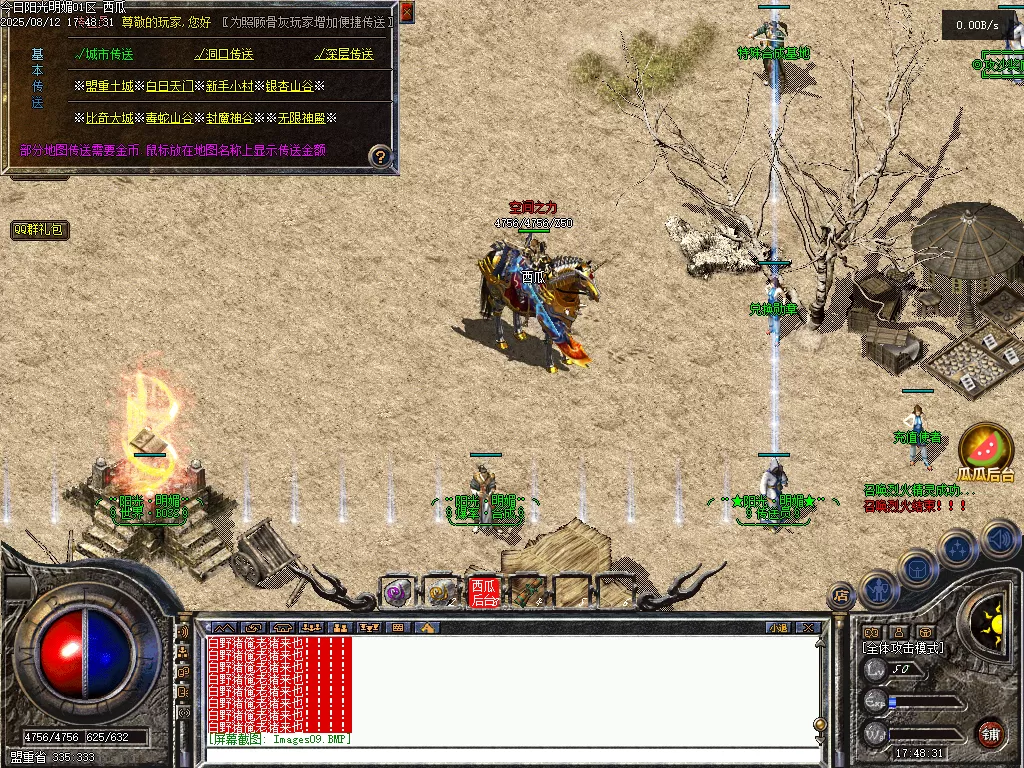Open the 店 shop button

[841, 596]
